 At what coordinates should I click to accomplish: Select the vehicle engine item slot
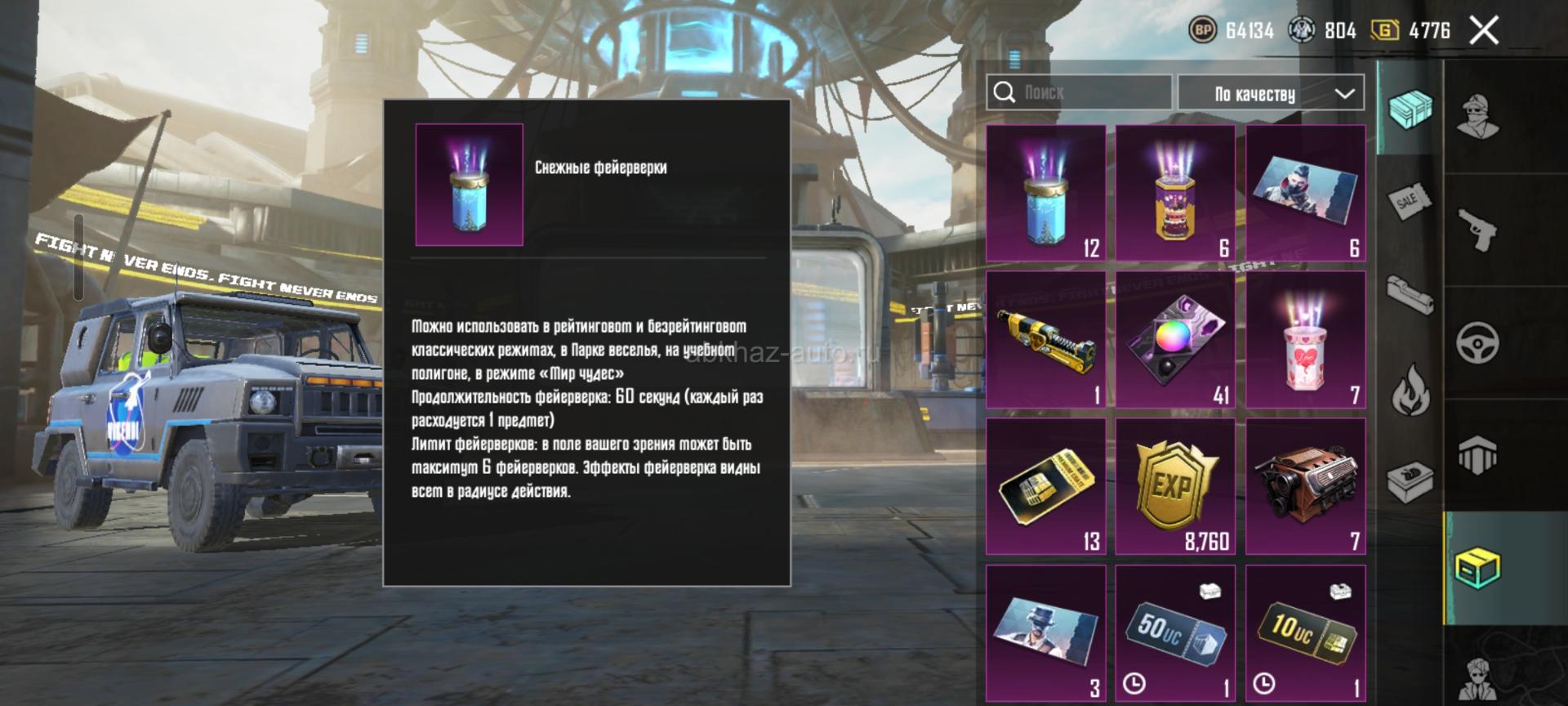pos(1305,486)
